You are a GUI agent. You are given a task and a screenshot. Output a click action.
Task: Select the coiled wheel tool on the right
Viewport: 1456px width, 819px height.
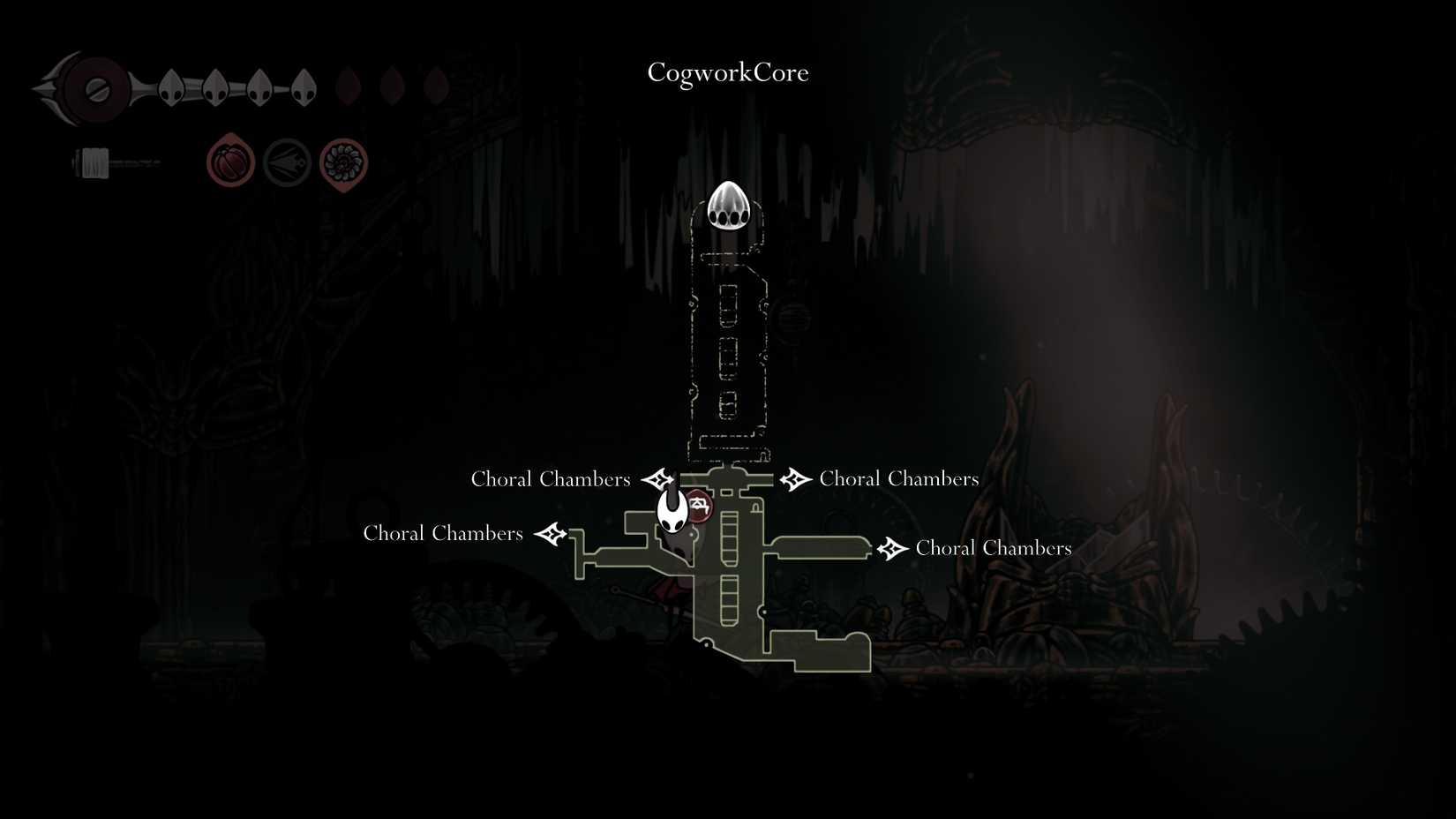coord(344,162)
